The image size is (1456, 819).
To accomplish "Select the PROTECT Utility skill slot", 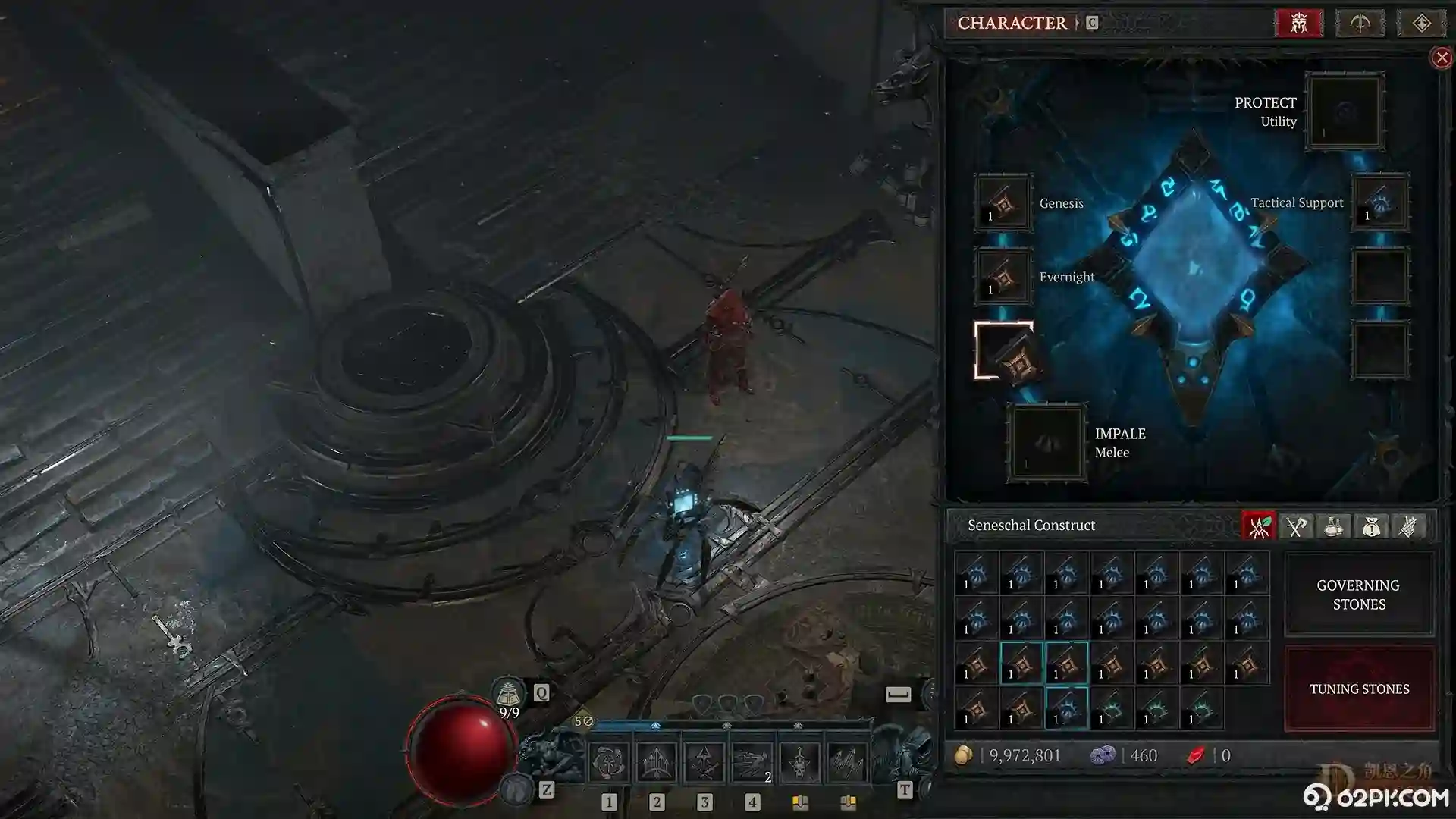I will click(x=1345, y=111).
